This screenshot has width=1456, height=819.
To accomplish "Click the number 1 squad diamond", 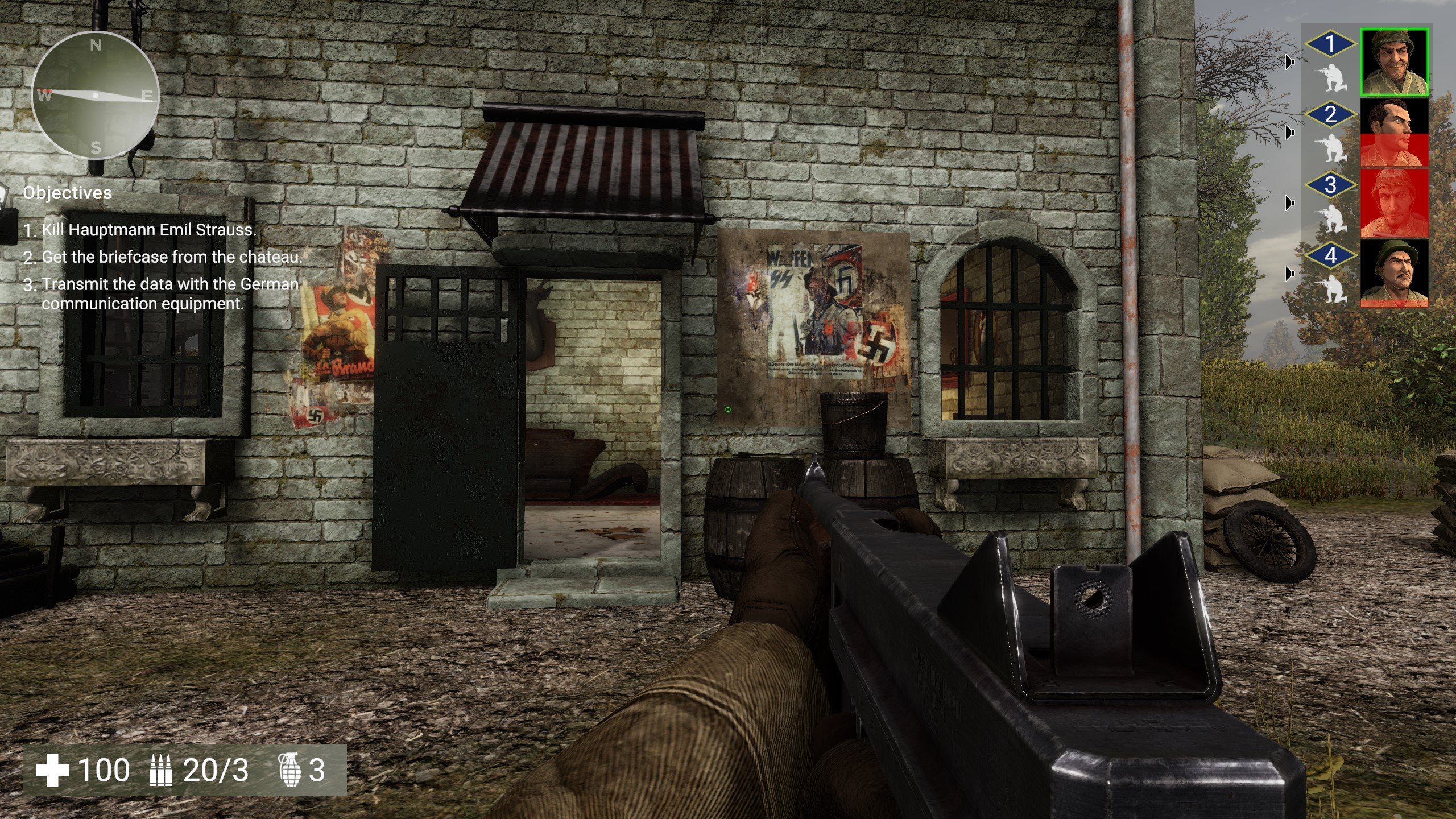I will (x=1330, y=44).
